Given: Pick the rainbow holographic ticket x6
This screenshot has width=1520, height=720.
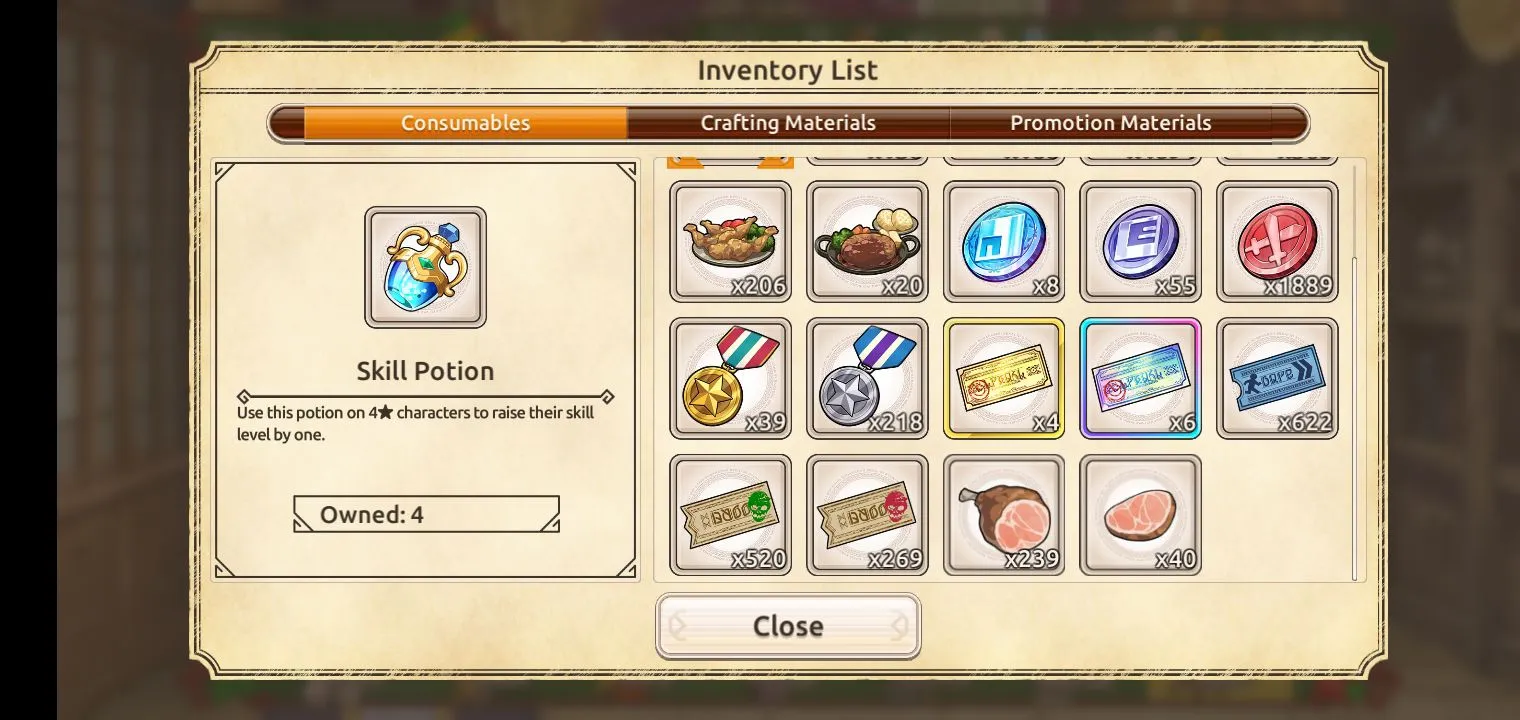Looking at the screenshot, I should 1140,378.
